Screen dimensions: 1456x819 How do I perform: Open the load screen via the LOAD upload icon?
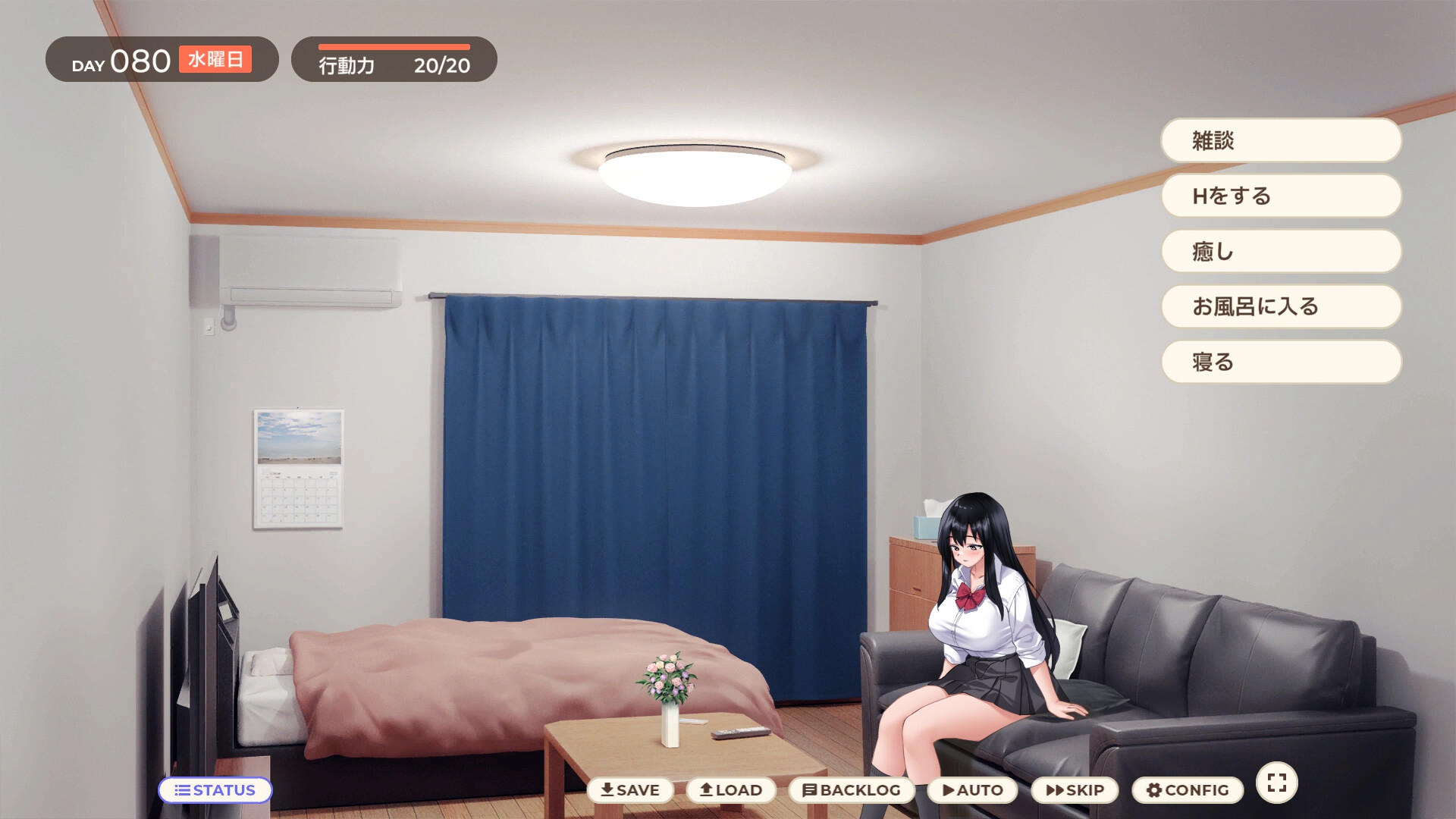coord(705,789)
